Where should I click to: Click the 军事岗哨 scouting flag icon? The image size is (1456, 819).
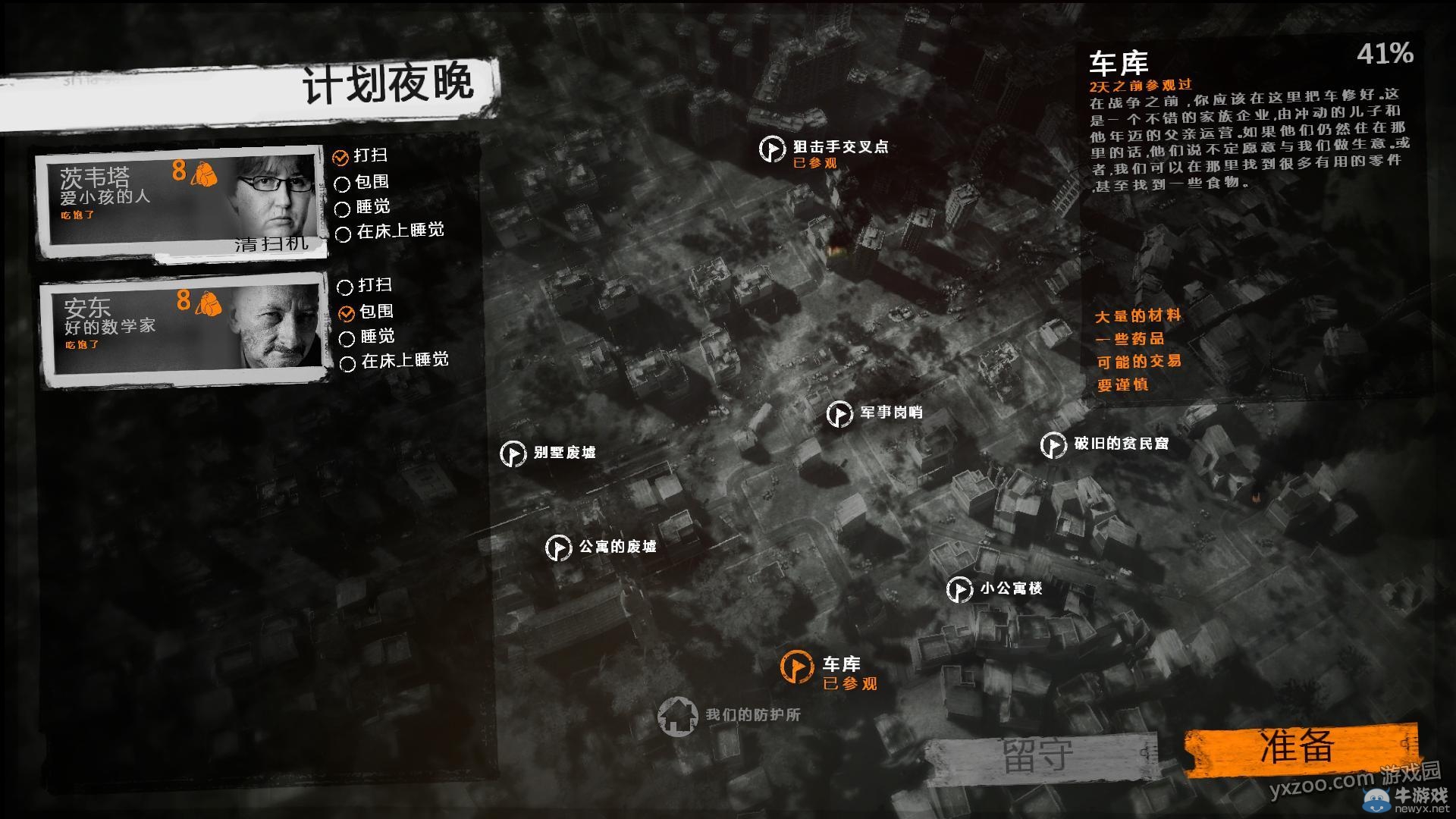click(839, 415)
